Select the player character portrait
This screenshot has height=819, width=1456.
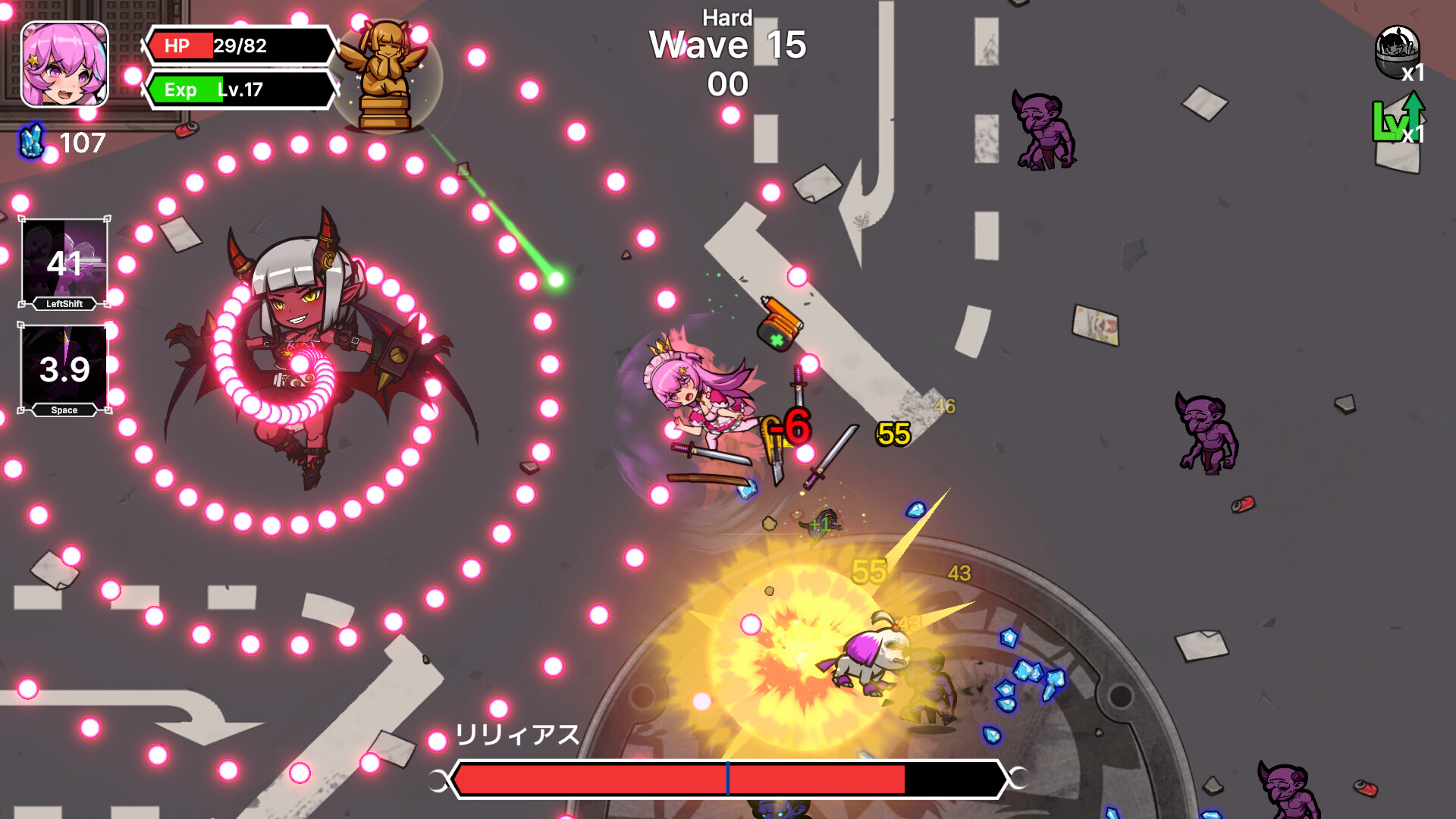[64, 64]
